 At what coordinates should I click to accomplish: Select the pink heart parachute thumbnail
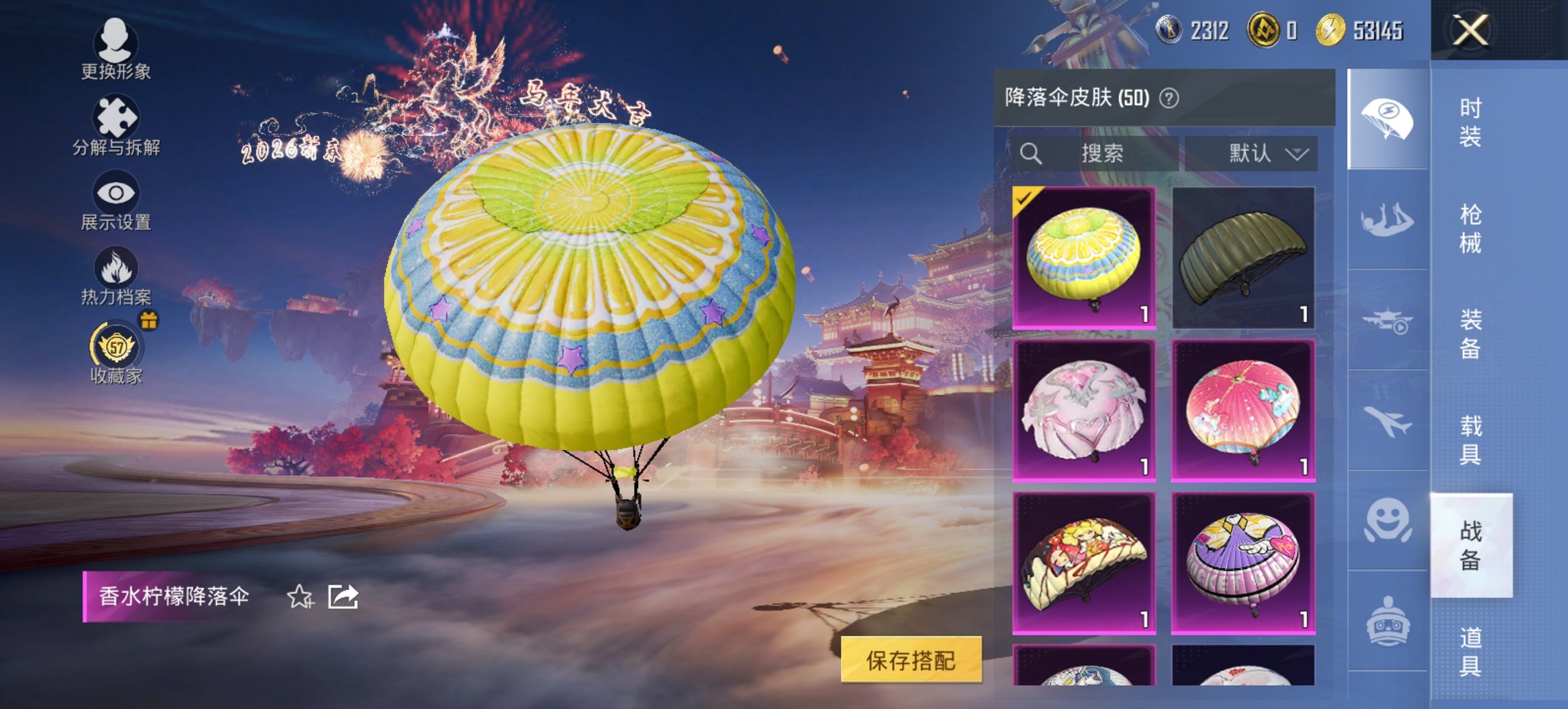1086,410
